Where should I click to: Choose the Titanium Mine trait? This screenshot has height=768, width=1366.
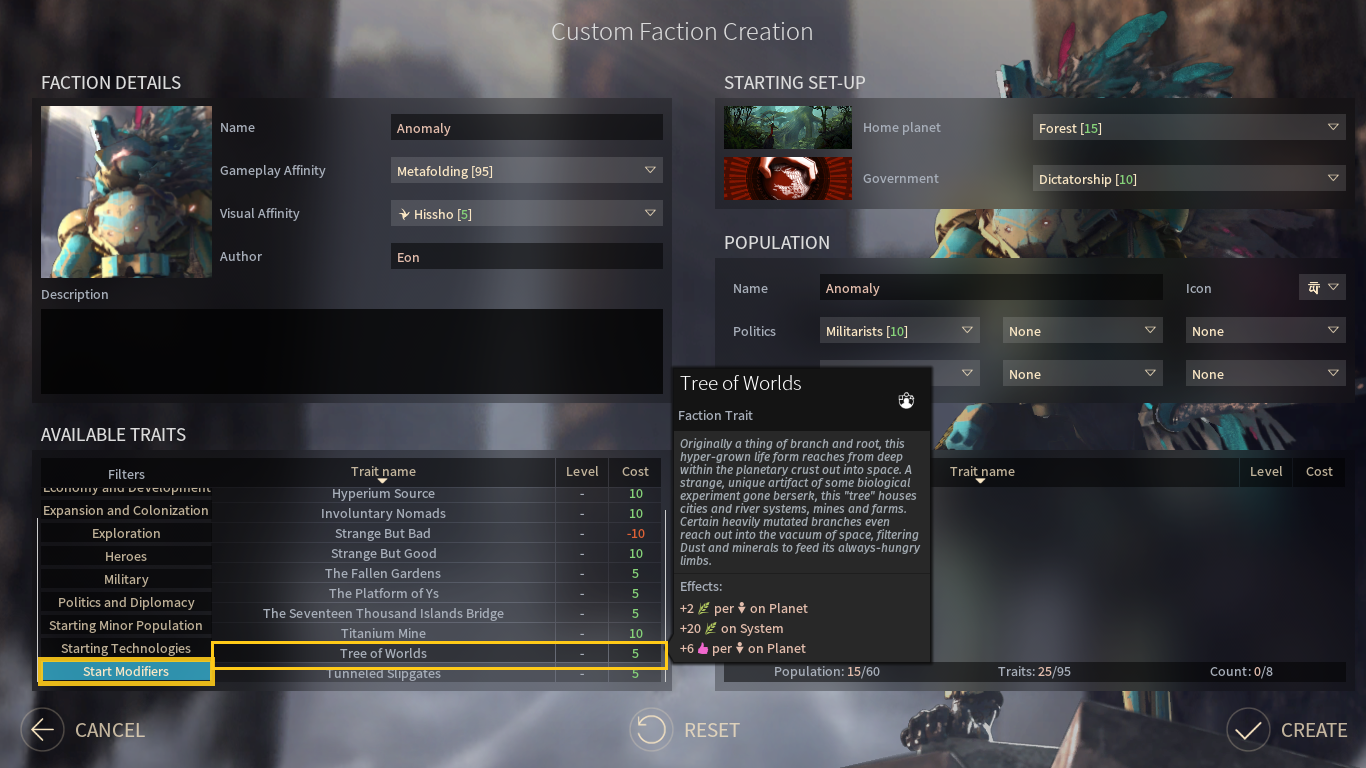click(x=383, y=633)
